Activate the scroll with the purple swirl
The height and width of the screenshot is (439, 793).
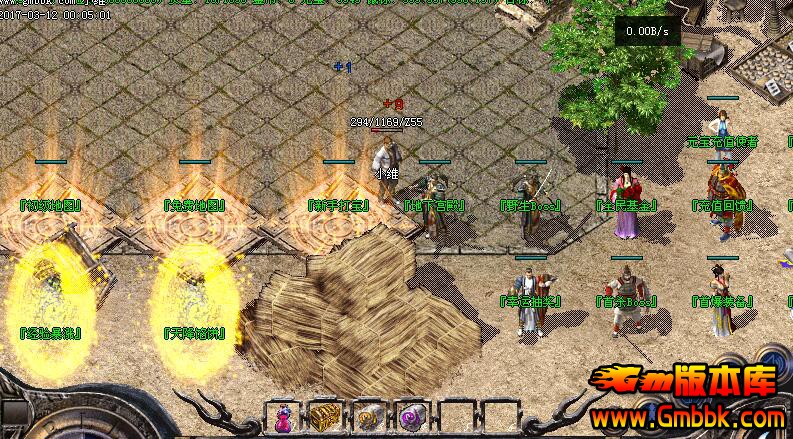(x=412, y=417)
